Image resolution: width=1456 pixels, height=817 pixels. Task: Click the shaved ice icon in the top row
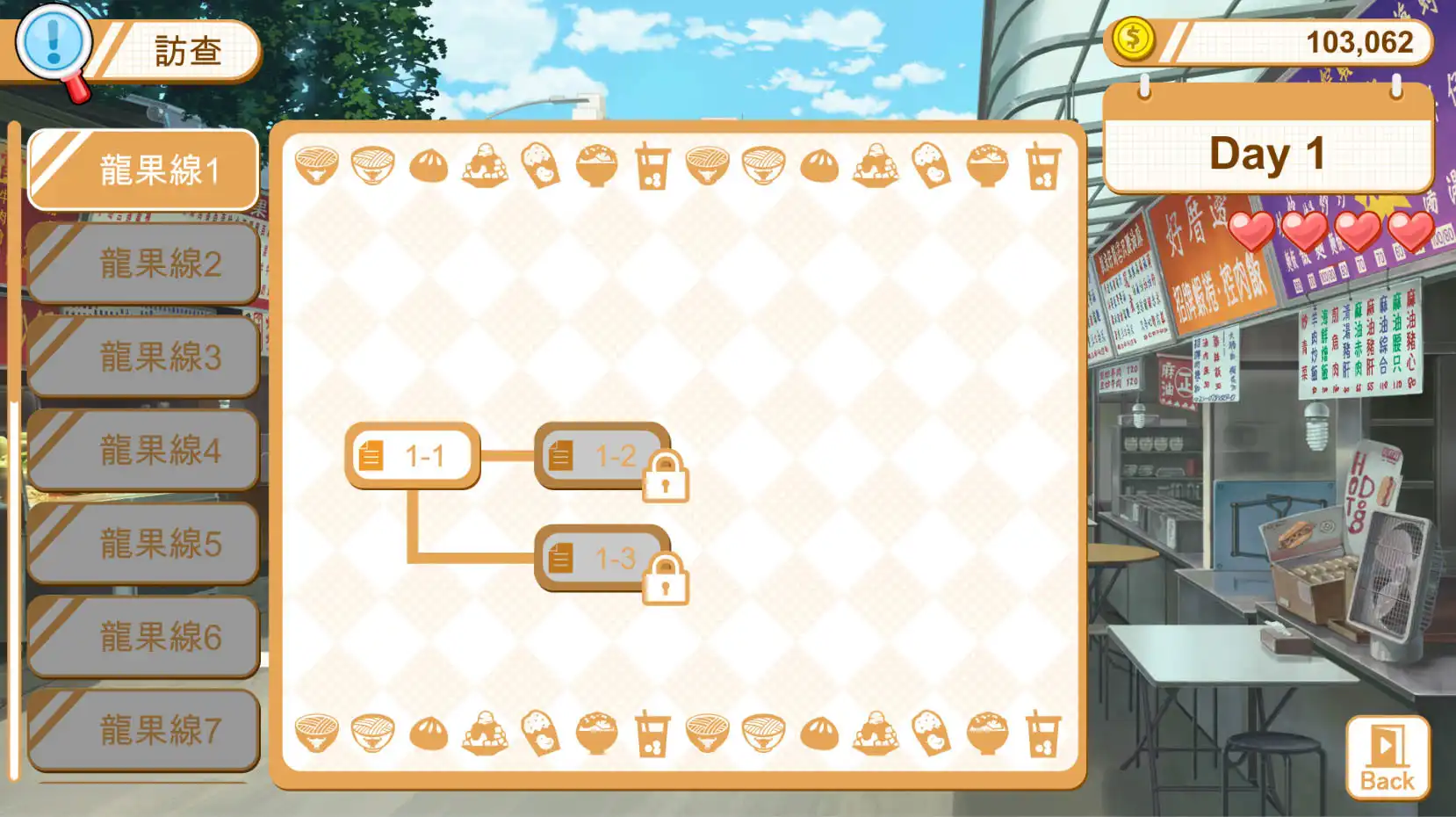click(487, 167)
